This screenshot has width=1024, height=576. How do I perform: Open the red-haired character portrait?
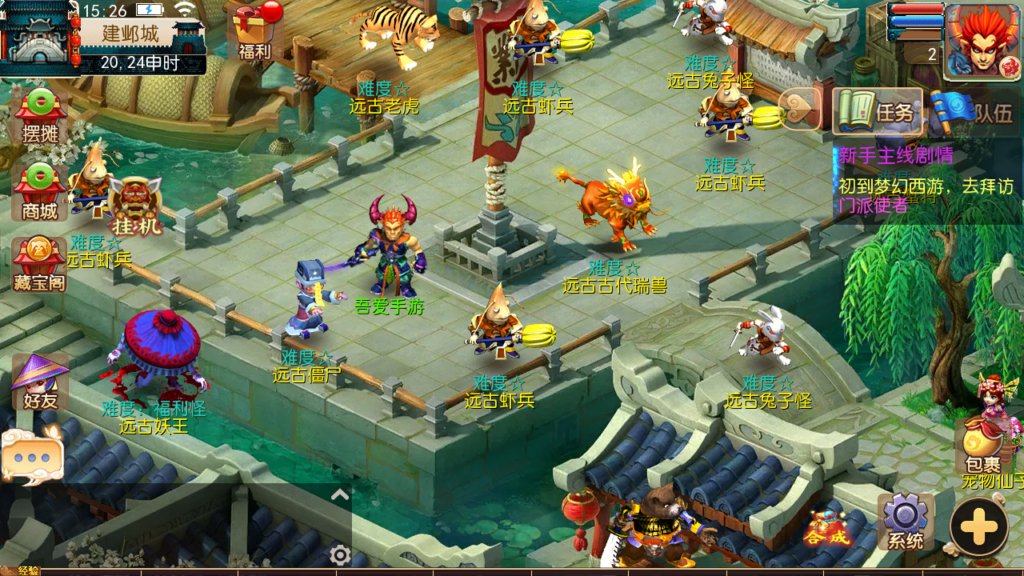click(x=980, y=40)
